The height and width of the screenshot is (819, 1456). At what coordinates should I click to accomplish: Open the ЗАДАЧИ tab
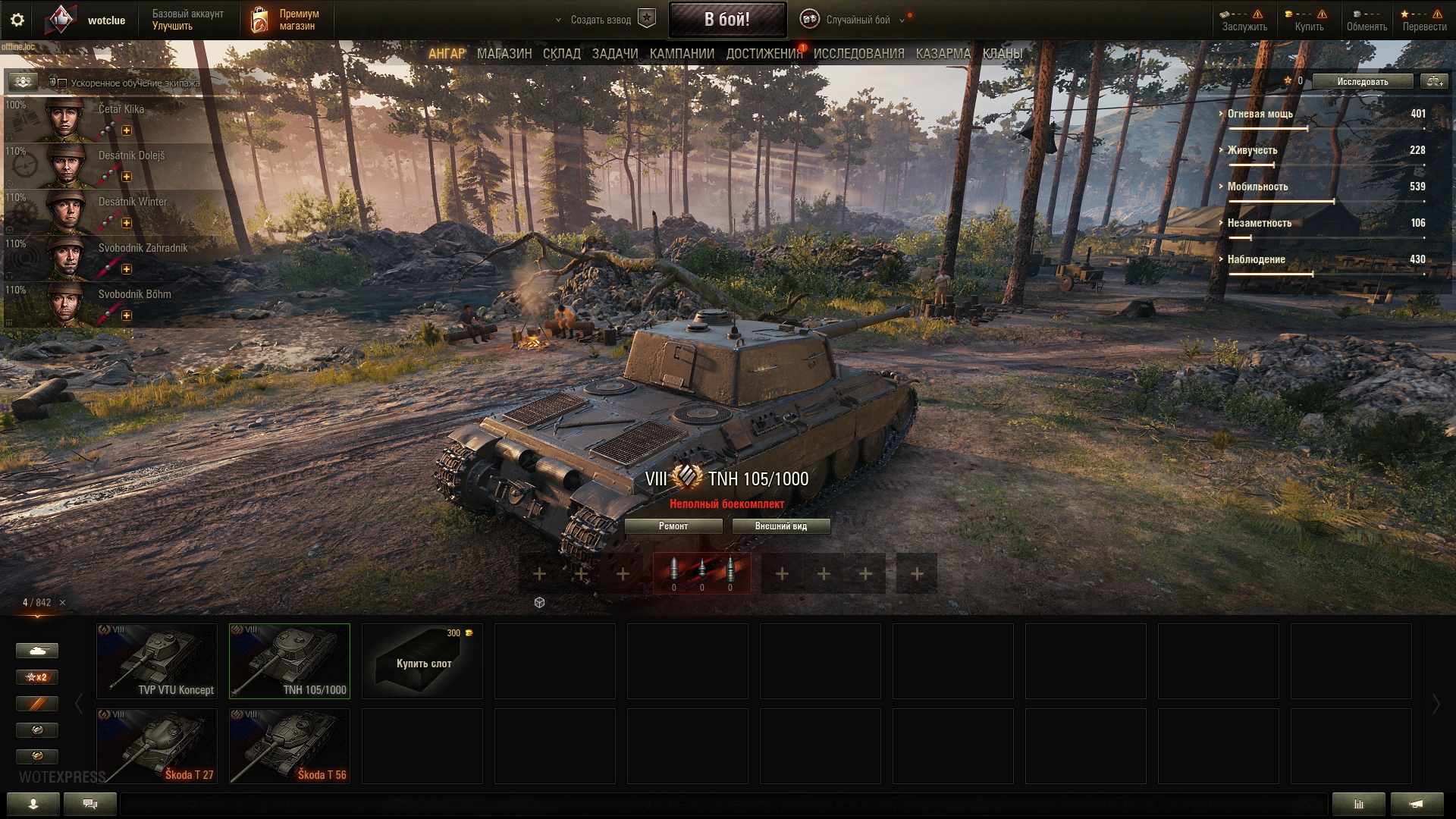(x=614, y=54)
